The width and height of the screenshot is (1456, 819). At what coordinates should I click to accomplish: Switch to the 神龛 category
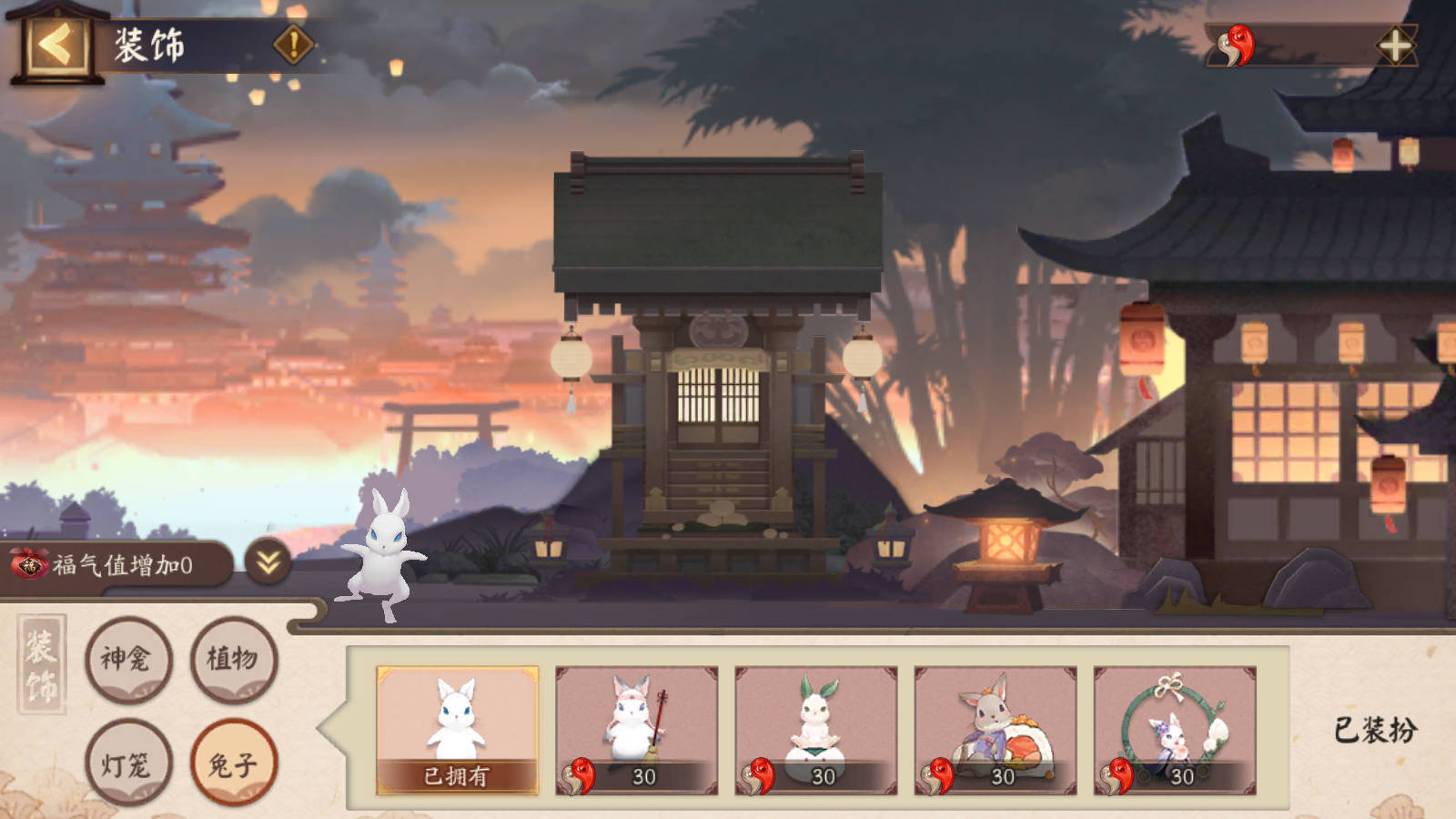tap(128, 659)
